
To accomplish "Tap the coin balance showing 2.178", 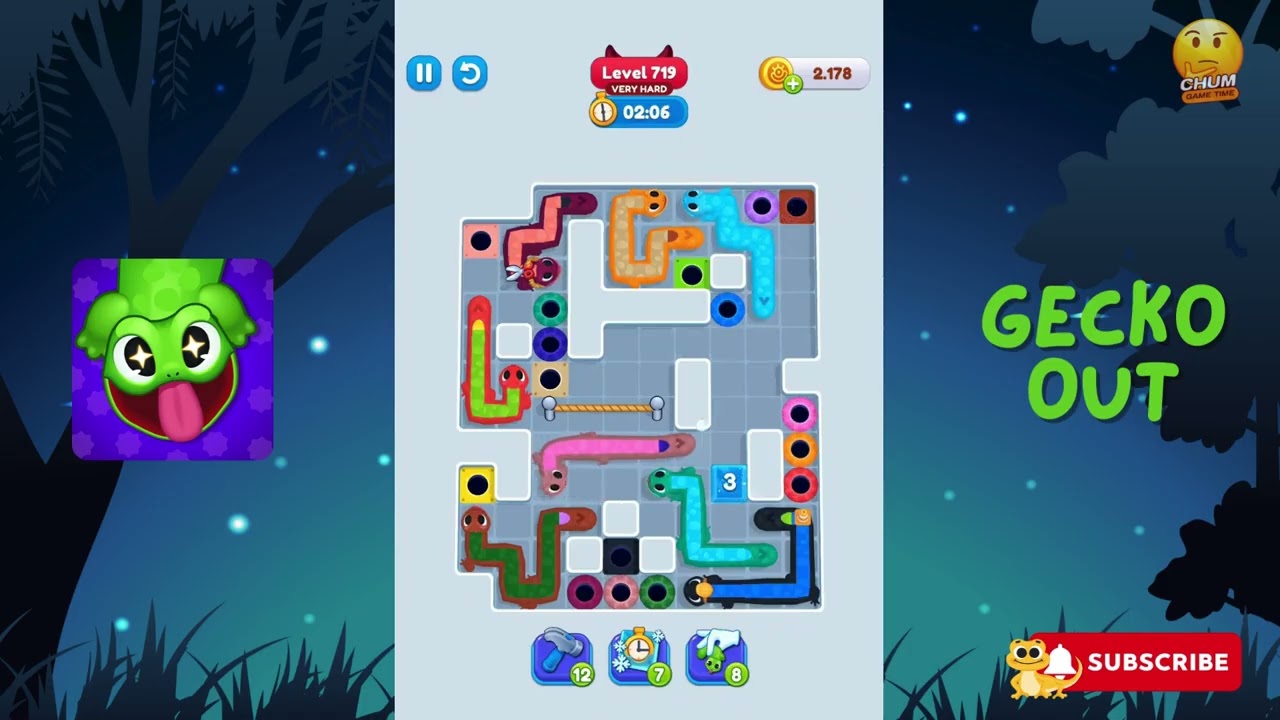I will pyautogui.click(x=830, y=73).
